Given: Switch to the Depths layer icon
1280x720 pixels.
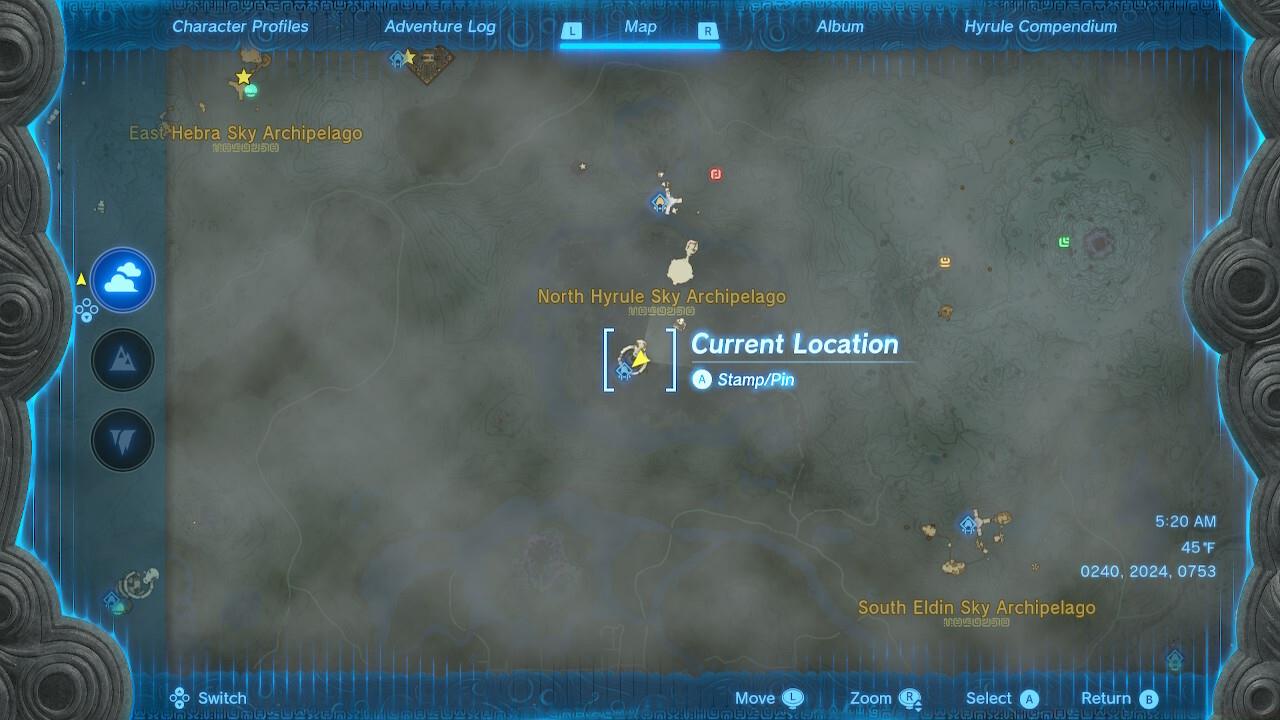Looking at the screenshot, I should pyautogui.click(x=122, y=439).
